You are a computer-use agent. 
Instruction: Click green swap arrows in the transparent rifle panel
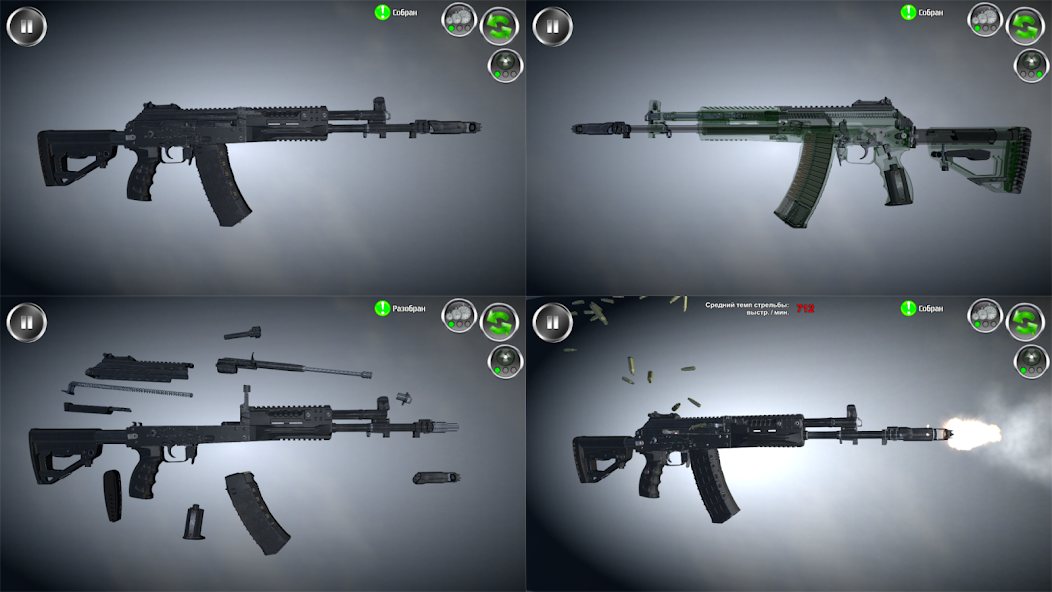point(1025,26)
